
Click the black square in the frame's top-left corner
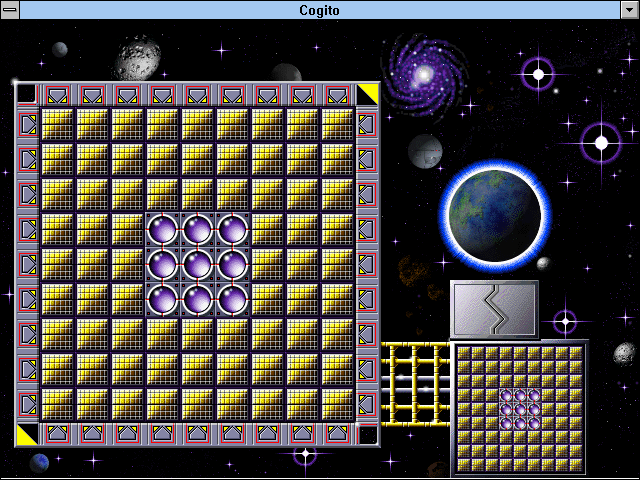[x=26, y=94]
